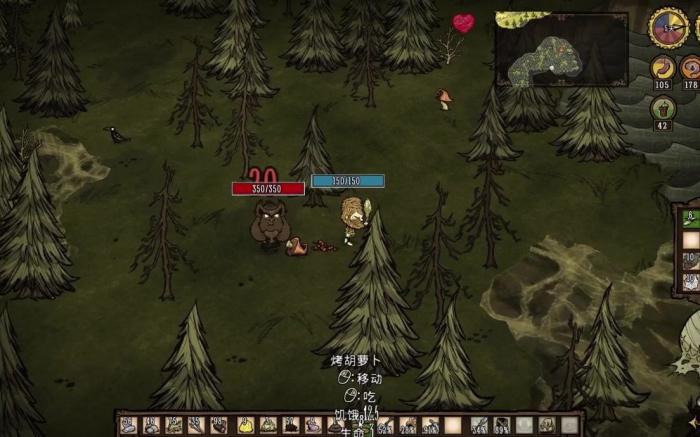Select the first inventory slot item
The width and height of the screenshot is (700, 437).
129,425
